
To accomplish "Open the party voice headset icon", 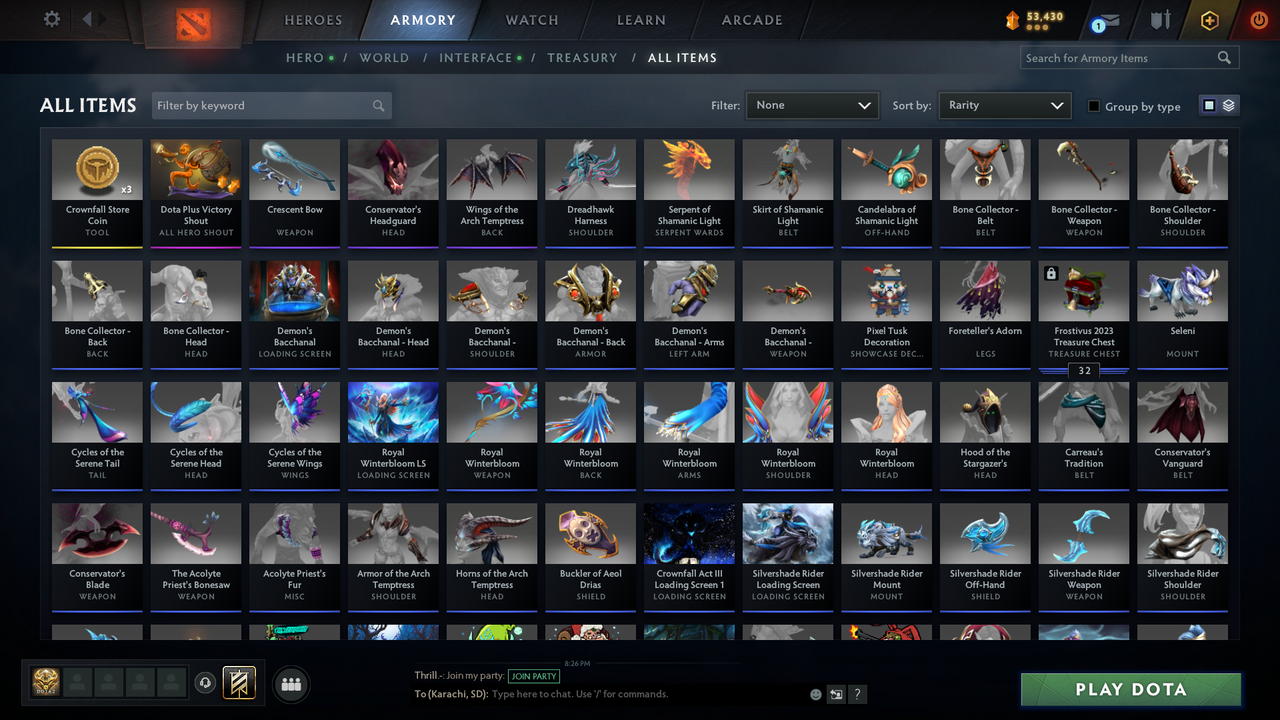I will [207, 683].
